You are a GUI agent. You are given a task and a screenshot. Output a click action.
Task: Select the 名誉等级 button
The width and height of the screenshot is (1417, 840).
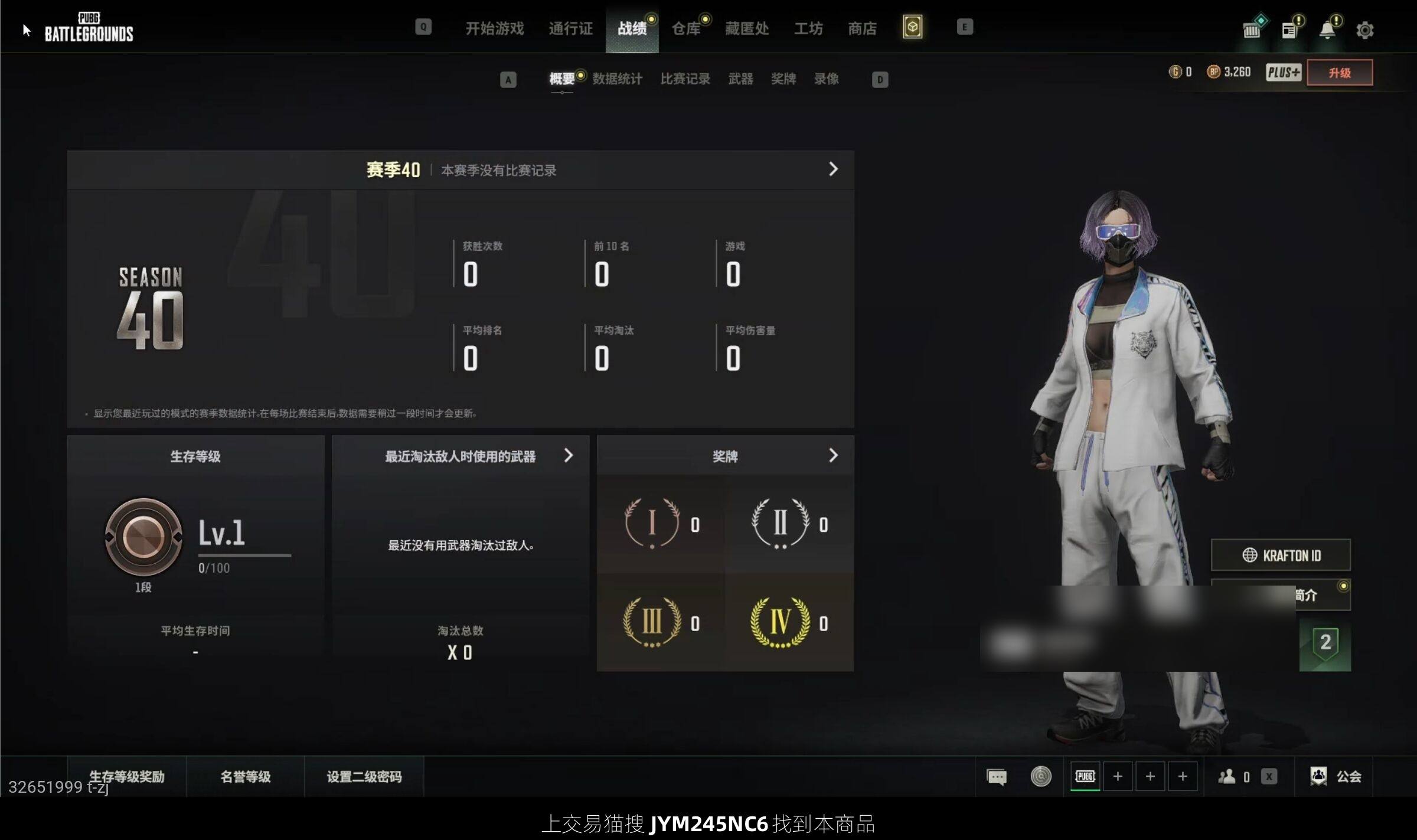(246, 776)
